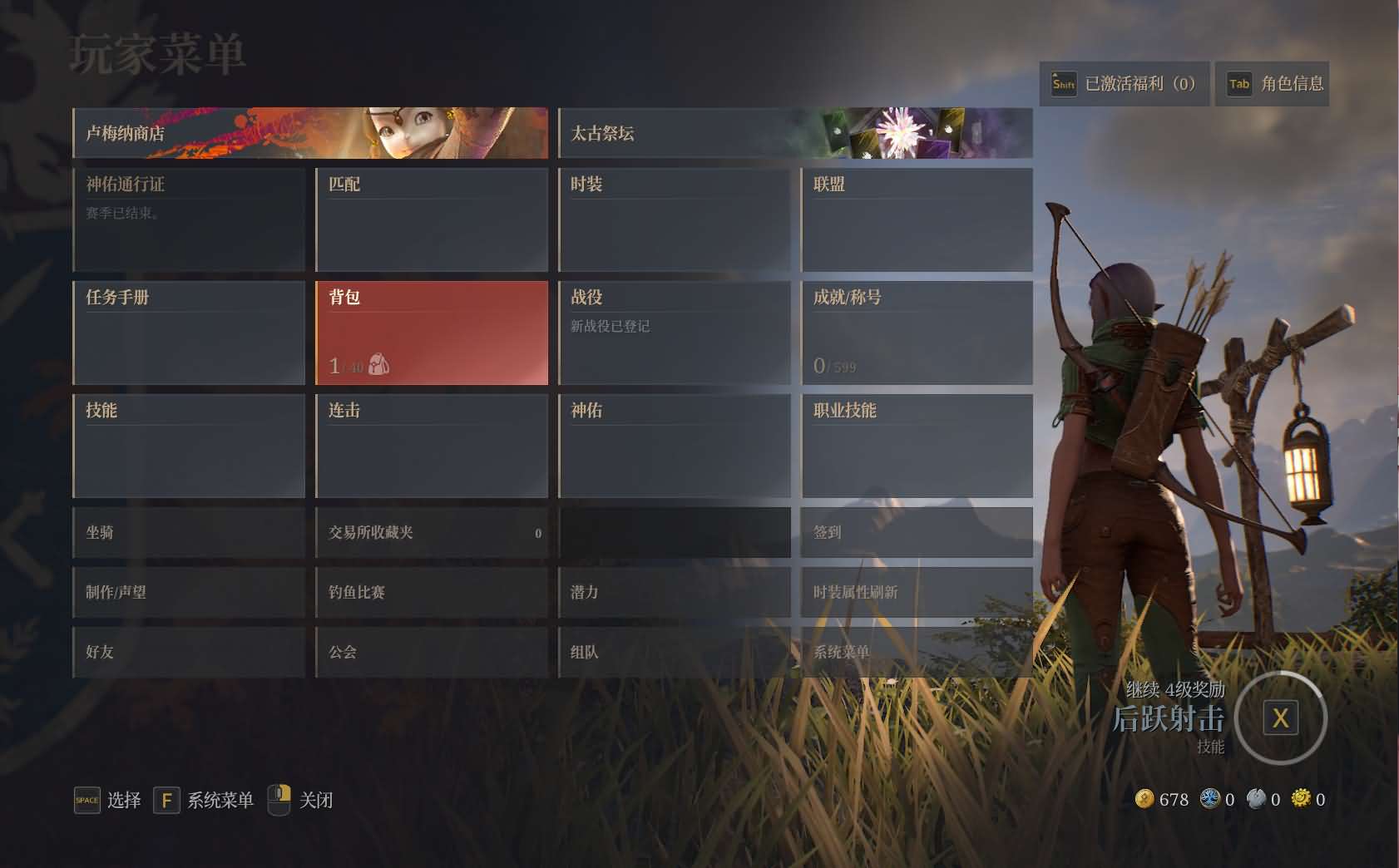
Task: Open the highlighted 背包 inventory
Action: click(x=432, y=332)
